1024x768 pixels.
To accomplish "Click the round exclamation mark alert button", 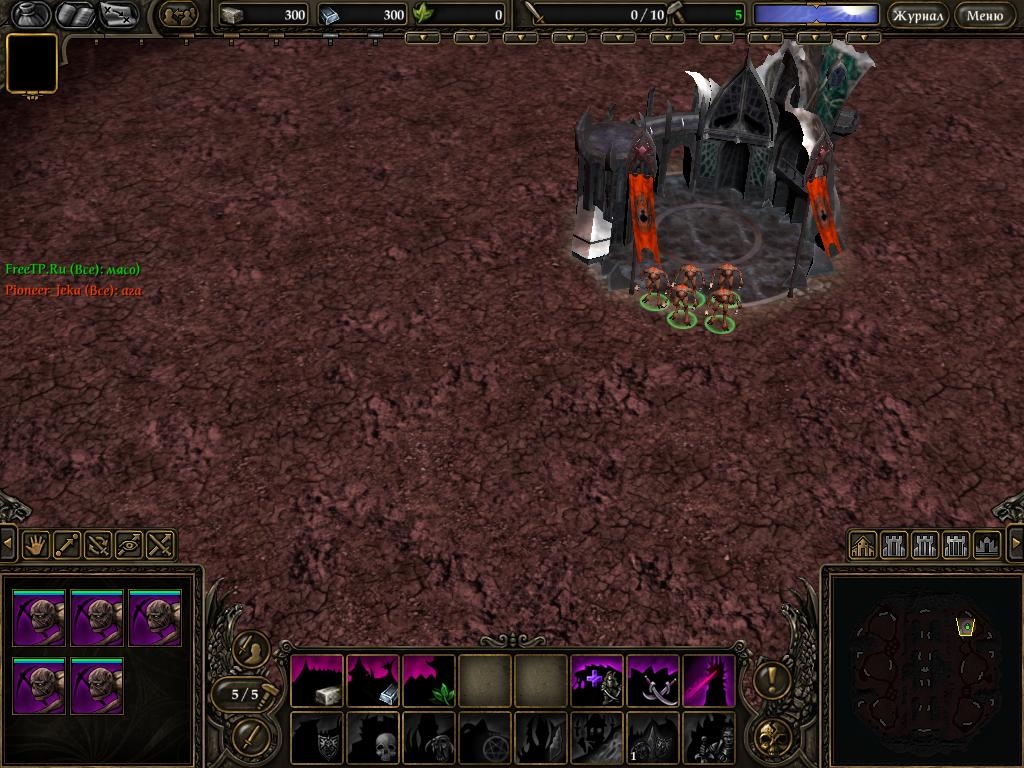I will (772, 681).
